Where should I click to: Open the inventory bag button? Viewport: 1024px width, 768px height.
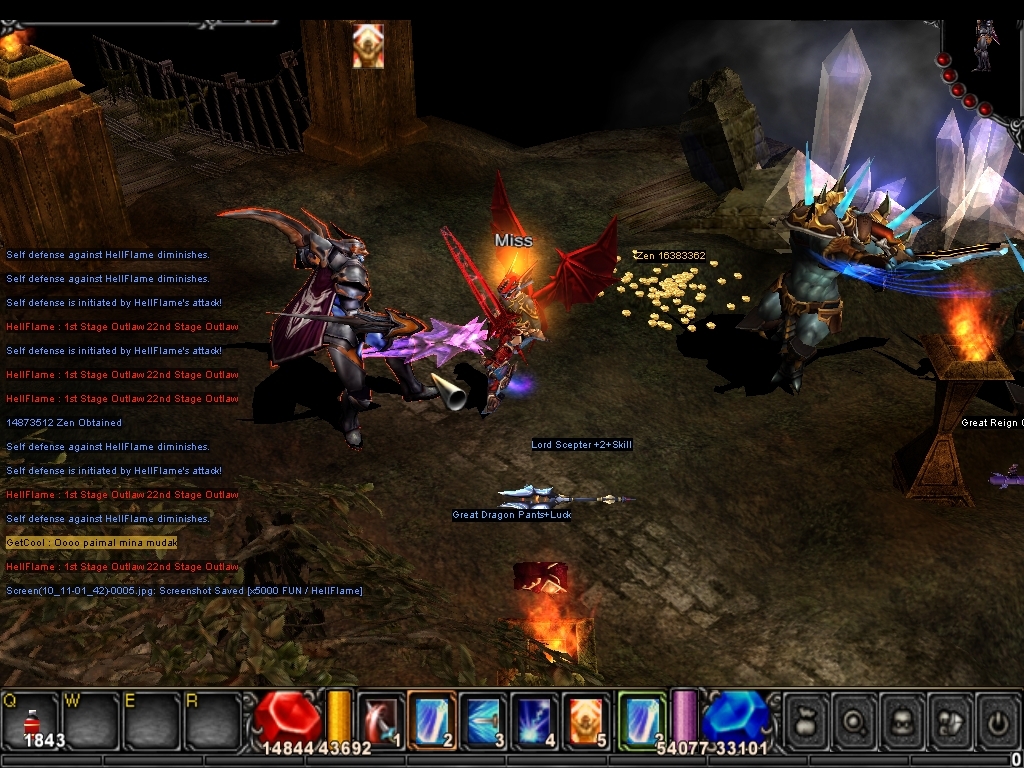[806, 721]
